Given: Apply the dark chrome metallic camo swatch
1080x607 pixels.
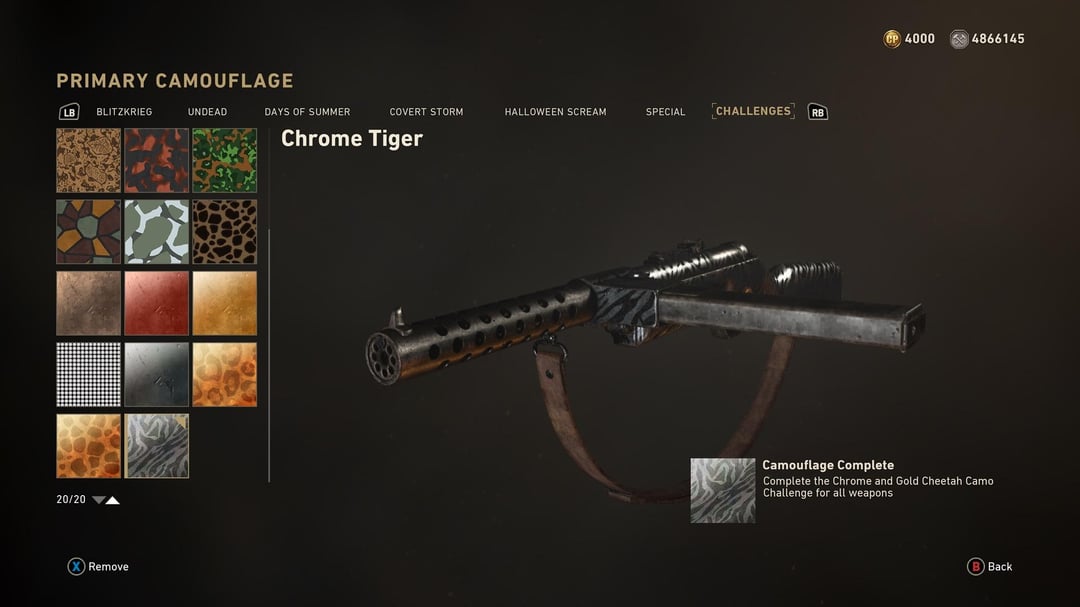Looking at the screenshot, I should tap(156, 375).
